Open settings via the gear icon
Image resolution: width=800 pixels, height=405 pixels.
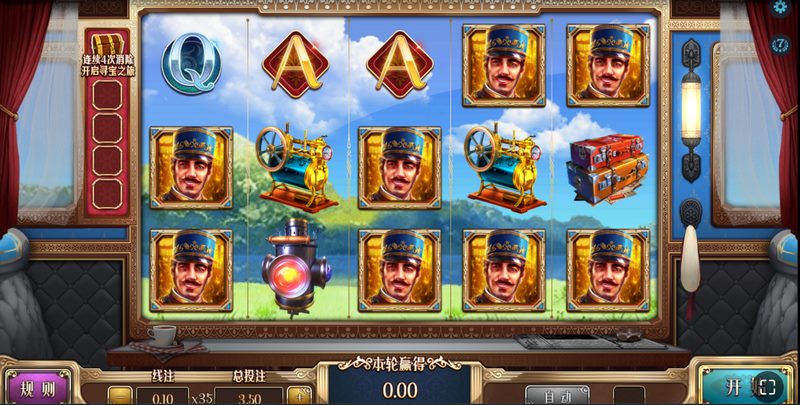pyautogui.click(x=781, y=8)
